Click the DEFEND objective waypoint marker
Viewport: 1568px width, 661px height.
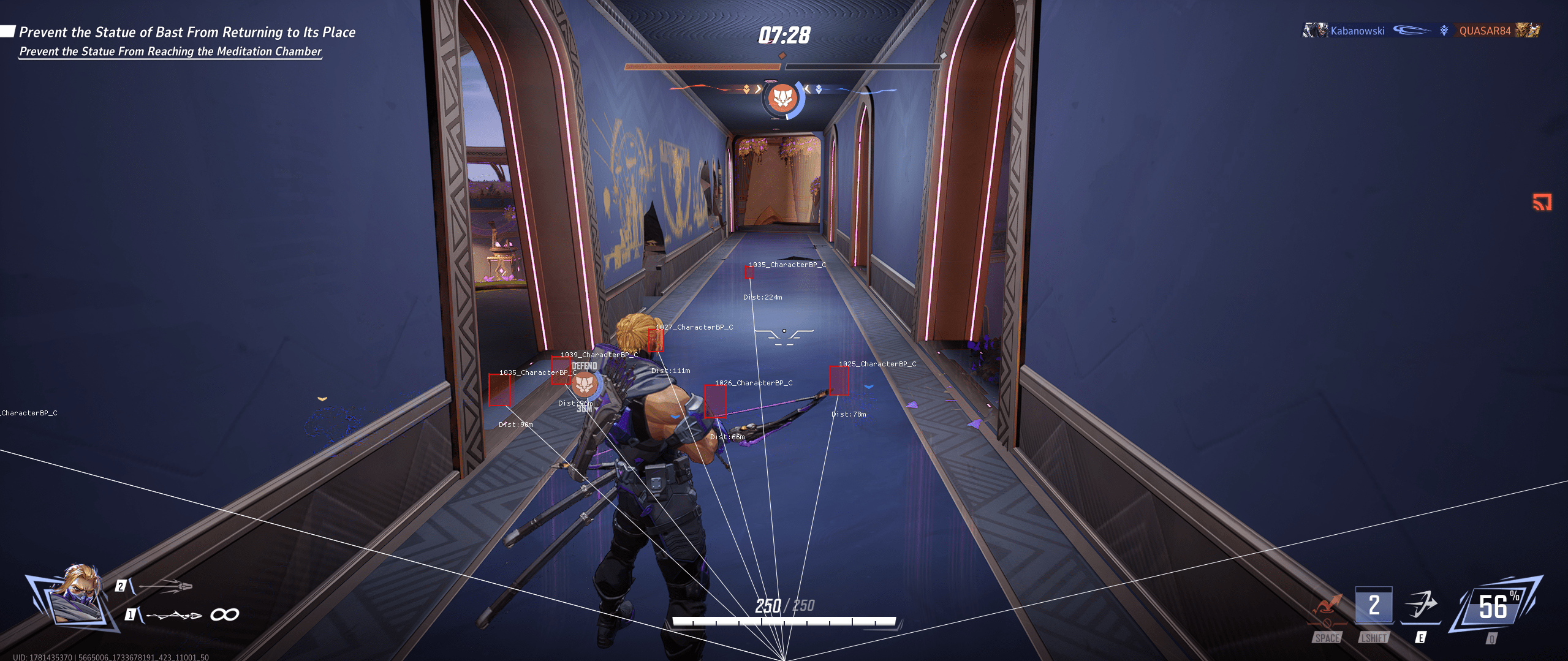click(585, 384)
